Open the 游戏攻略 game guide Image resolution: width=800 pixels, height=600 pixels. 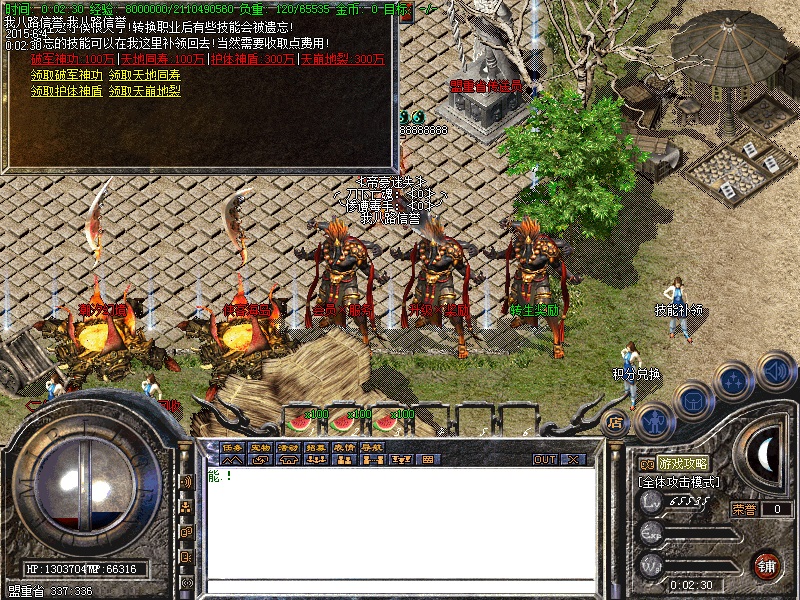click(683, 464)
